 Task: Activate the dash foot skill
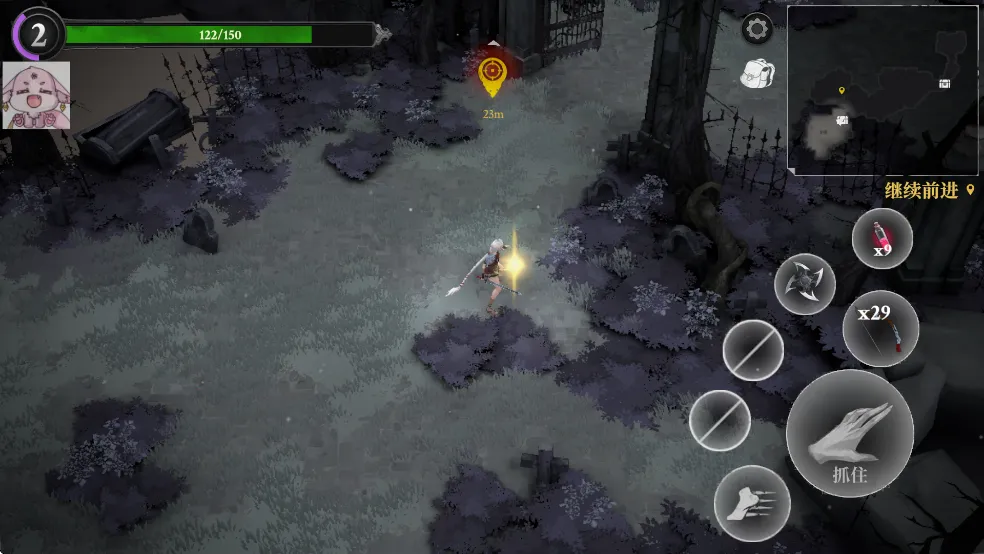click(752, 503)
